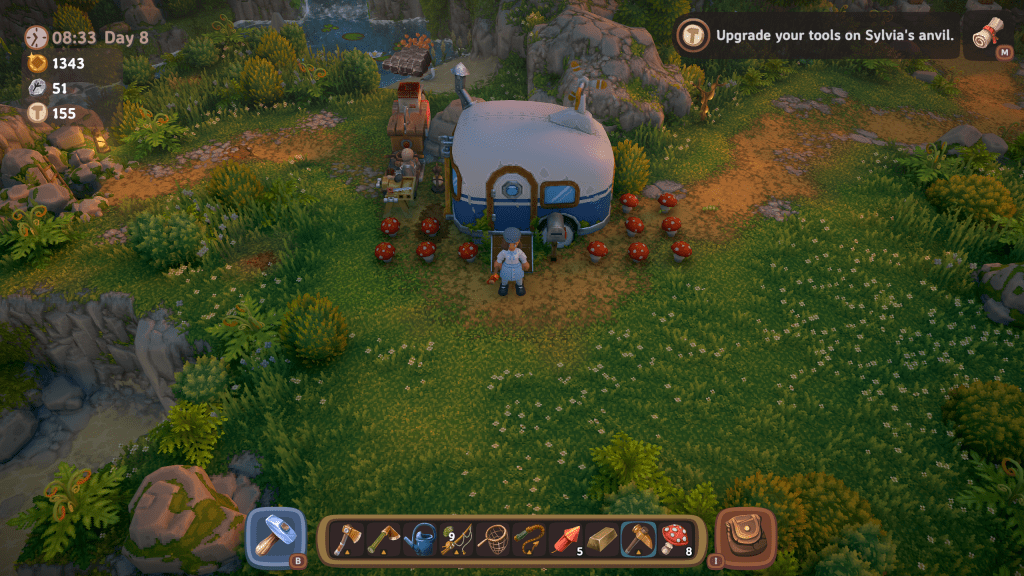Choose the bug net in the hotbar
The width and height of the screenshot is (1024, 576).
[492, 540]
